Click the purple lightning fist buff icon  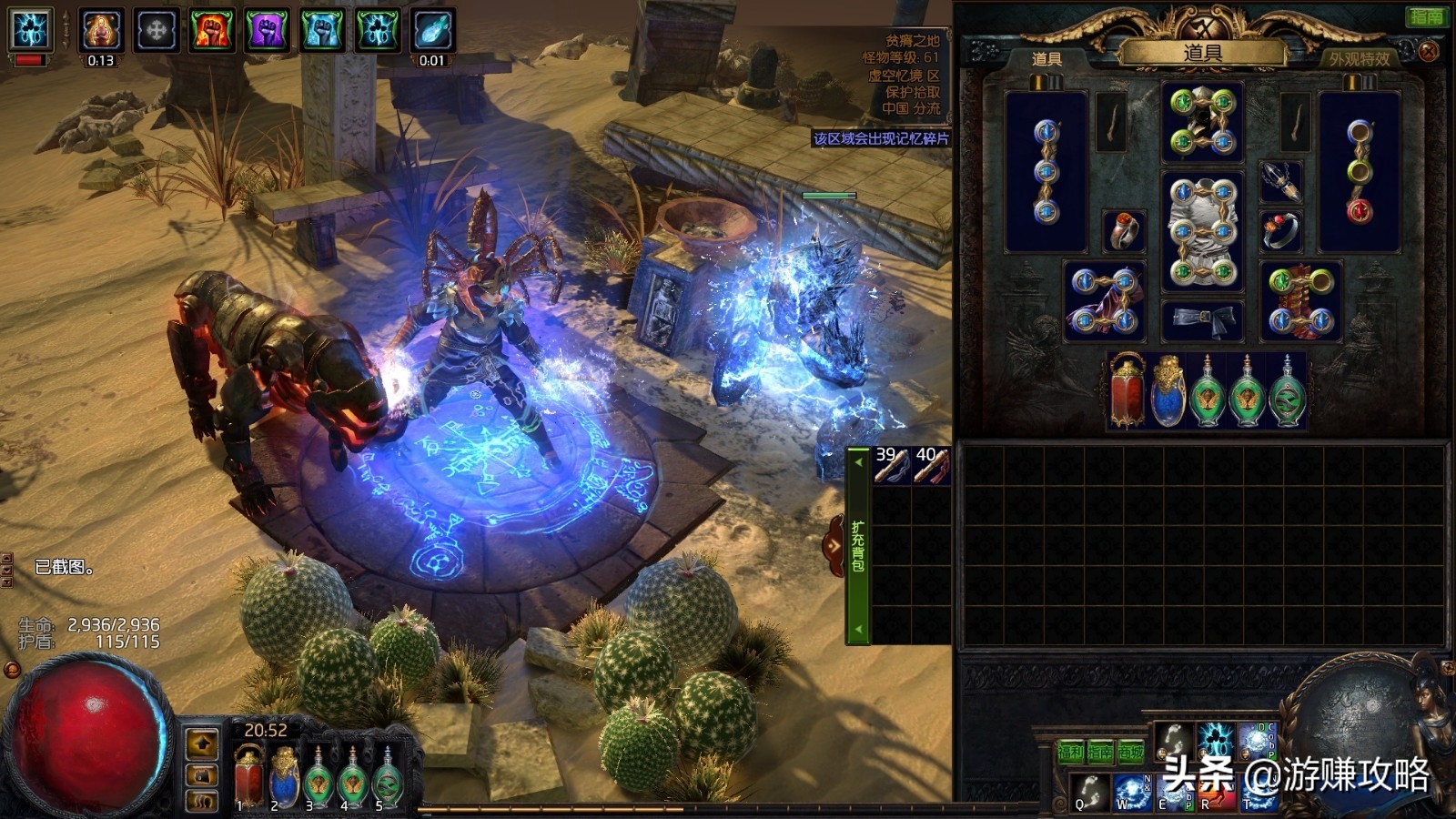[x=267, y=30]
